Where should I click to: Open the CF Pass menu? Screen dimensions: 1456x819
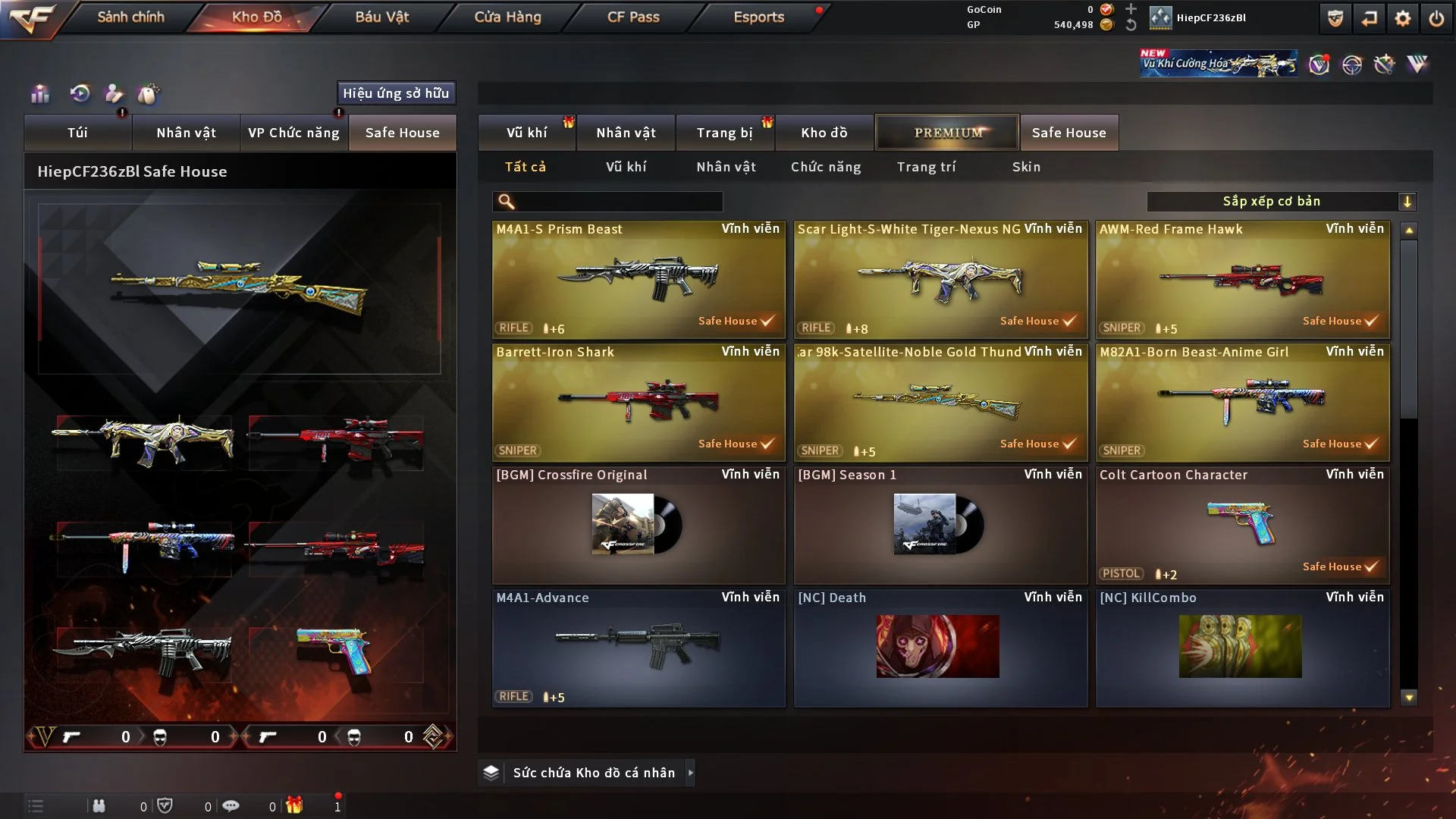(x=633, y=17)
